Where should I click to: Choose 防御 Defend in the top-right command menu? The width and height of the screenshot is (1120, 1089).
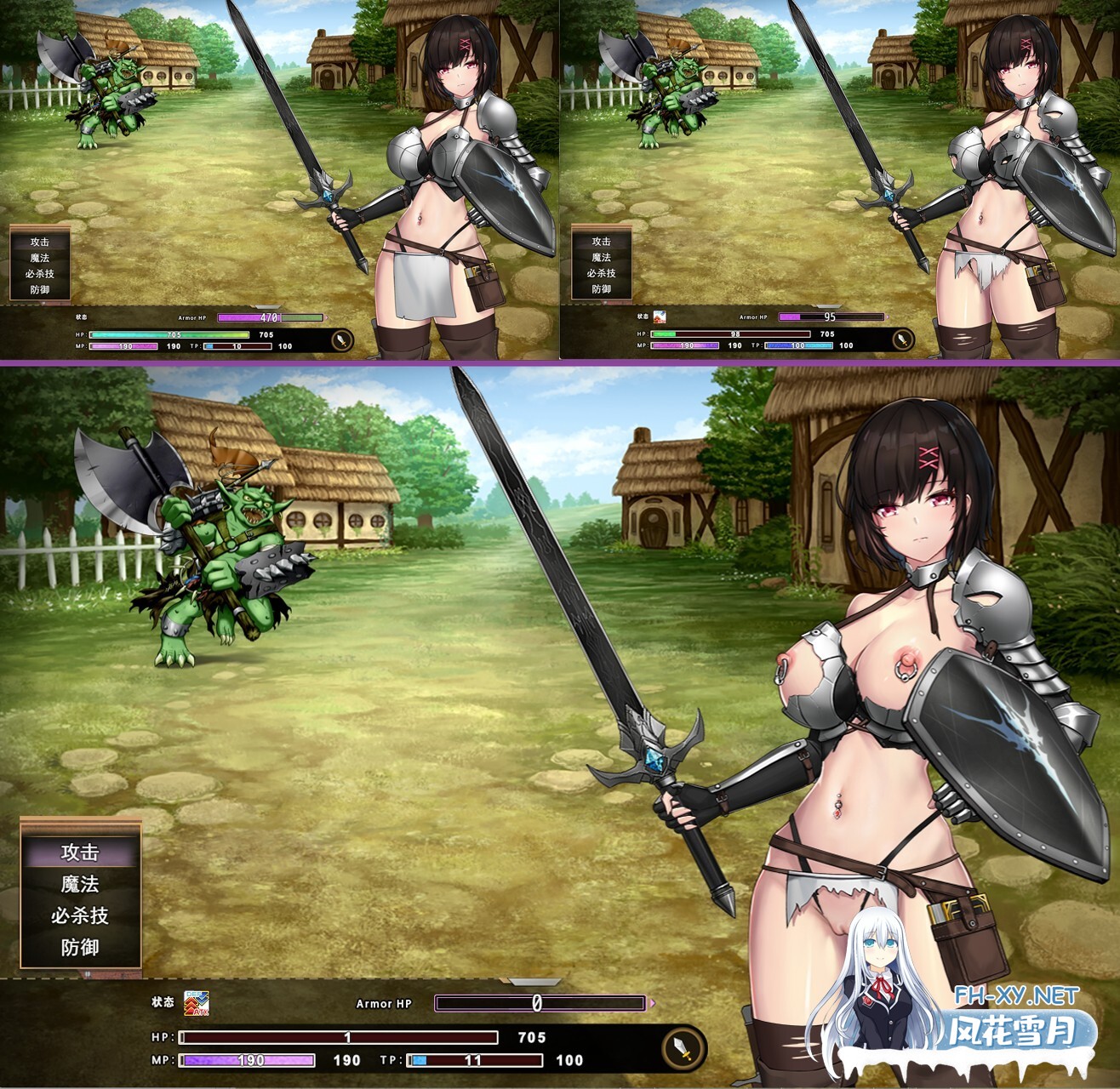pyautogui.click(x=603, y=288)
